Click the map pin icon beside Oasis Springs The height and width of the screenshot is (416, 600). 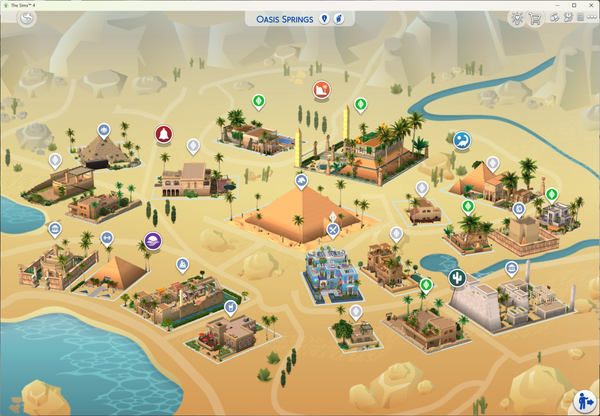click(323, 19)
